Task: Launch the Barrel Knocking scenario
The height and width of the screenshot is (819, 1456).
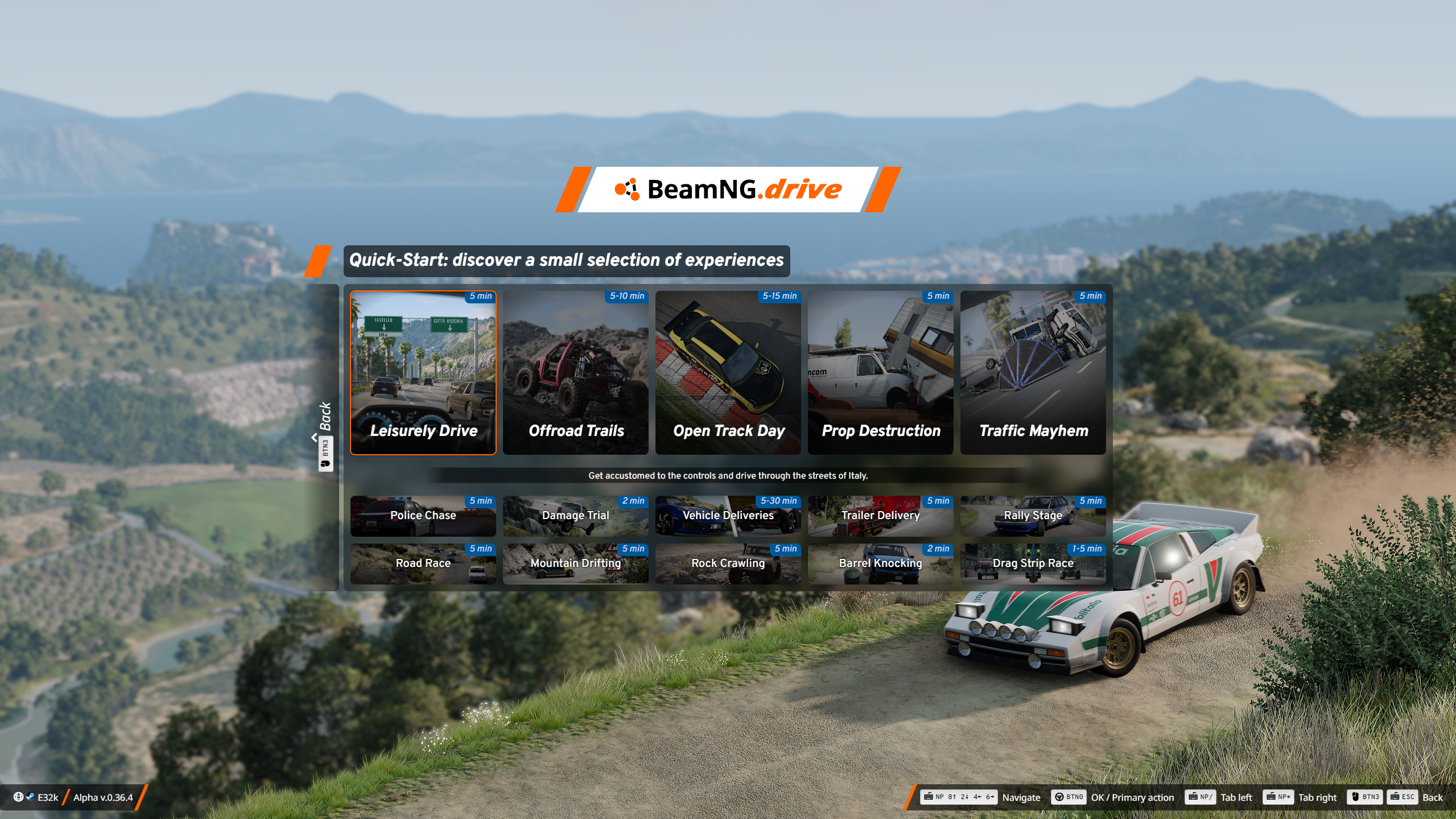Action: [x=880, y=563]
